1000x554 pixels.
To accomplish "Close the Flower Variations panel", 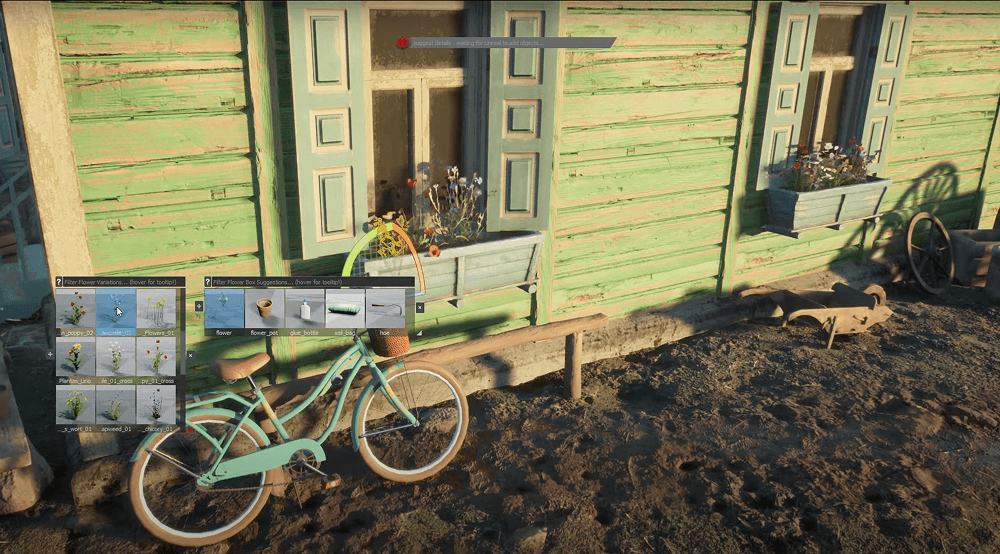I will point(190,354).
